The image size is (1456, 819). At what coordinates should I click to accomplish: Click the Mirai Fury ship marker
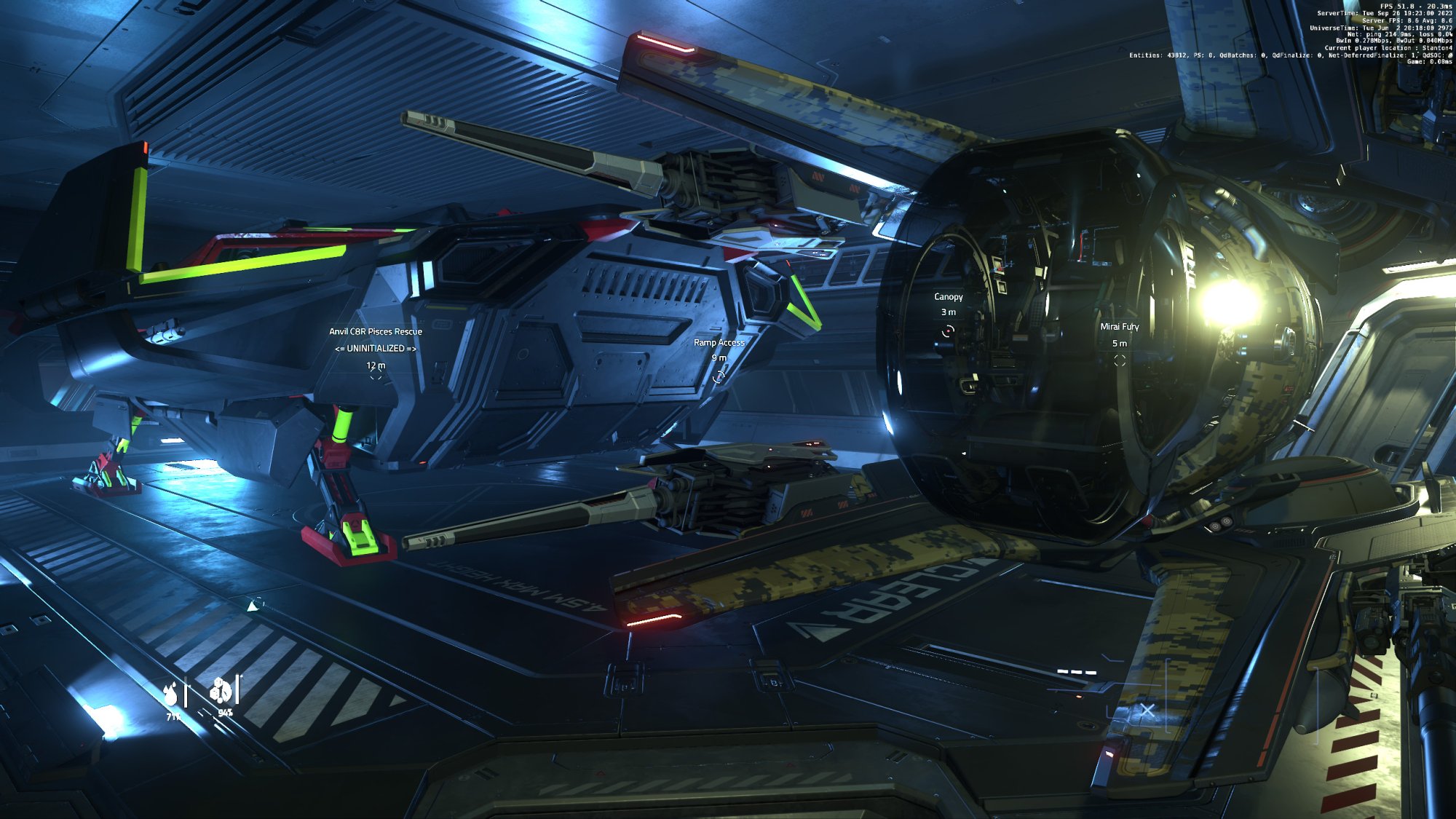tap(1120, 360)
